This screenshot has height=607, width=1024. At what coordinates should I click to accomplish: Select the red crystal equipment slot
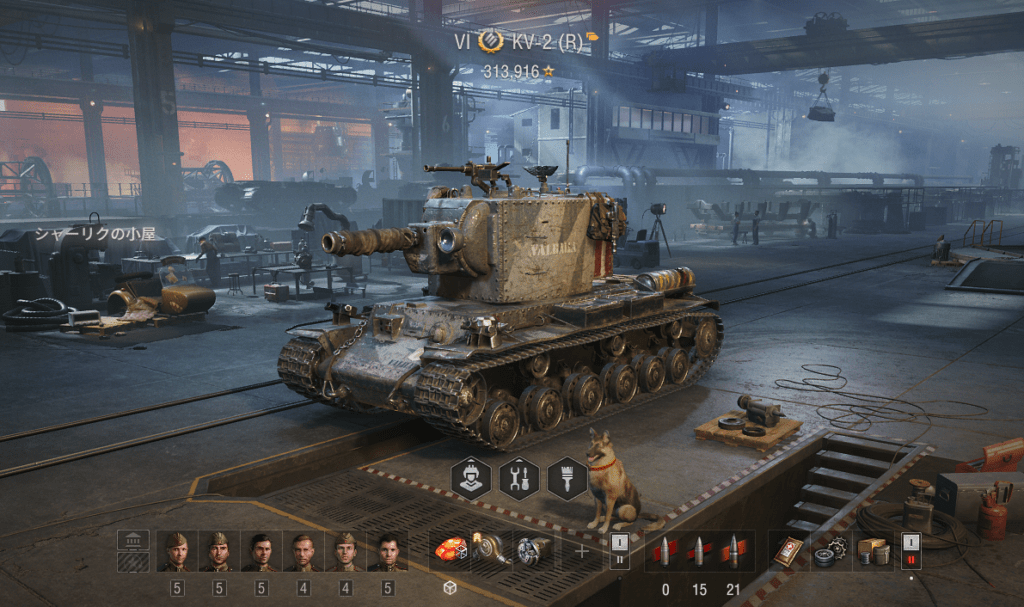tap(450, 550)
